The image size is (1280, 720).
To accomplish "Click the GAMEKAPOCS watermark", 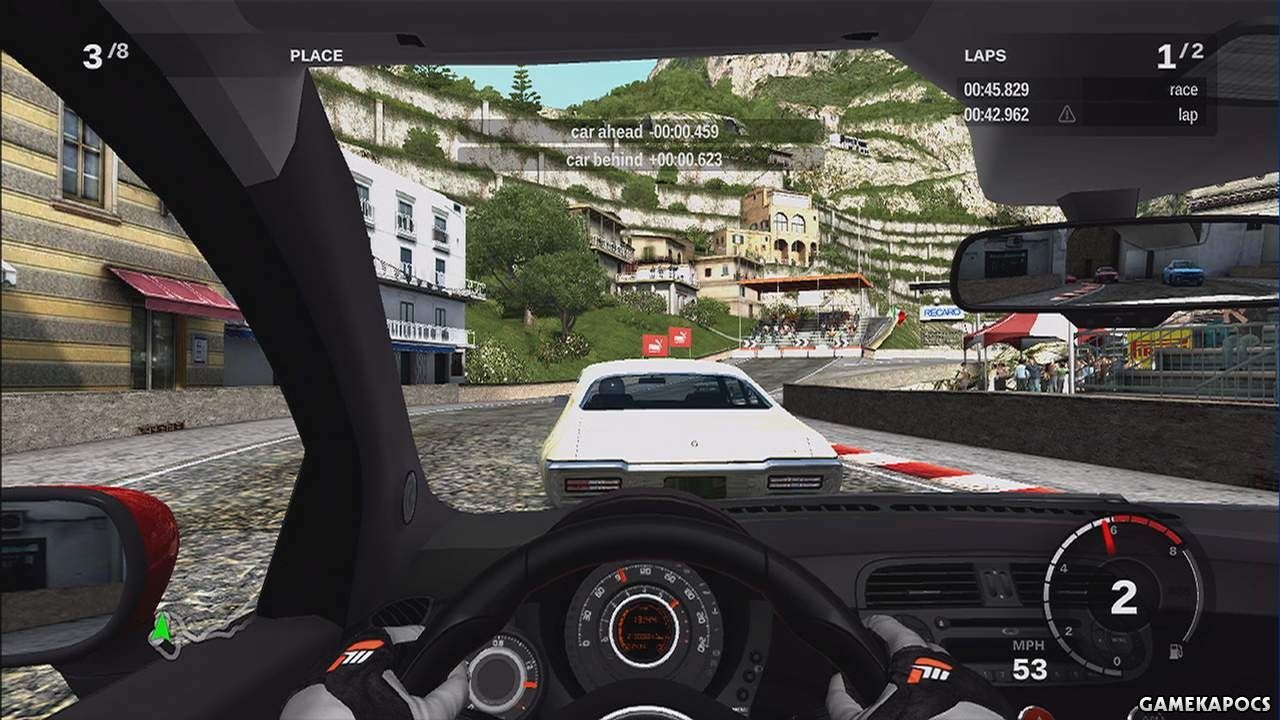I will pos(1206,704).
